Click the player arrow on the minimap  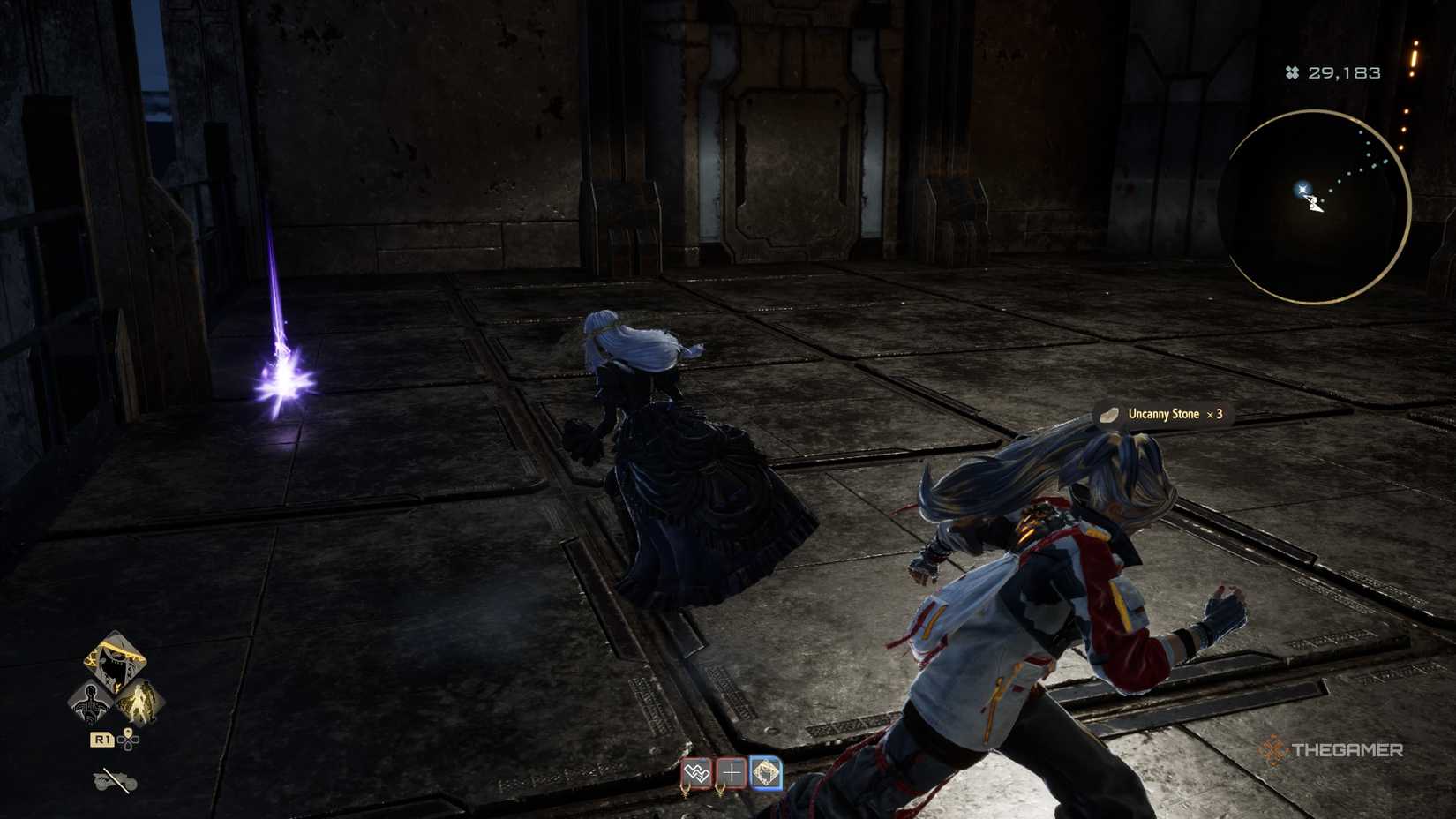(x=1316, y=205)
